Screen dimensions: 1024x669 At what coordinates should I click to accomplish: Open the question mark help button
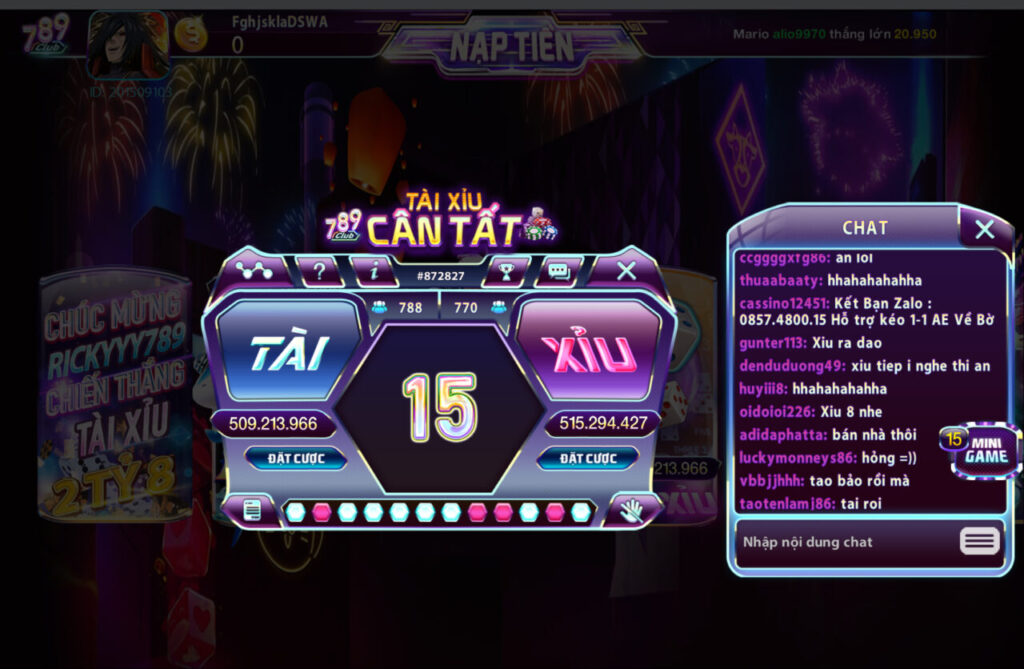point(320,270)
